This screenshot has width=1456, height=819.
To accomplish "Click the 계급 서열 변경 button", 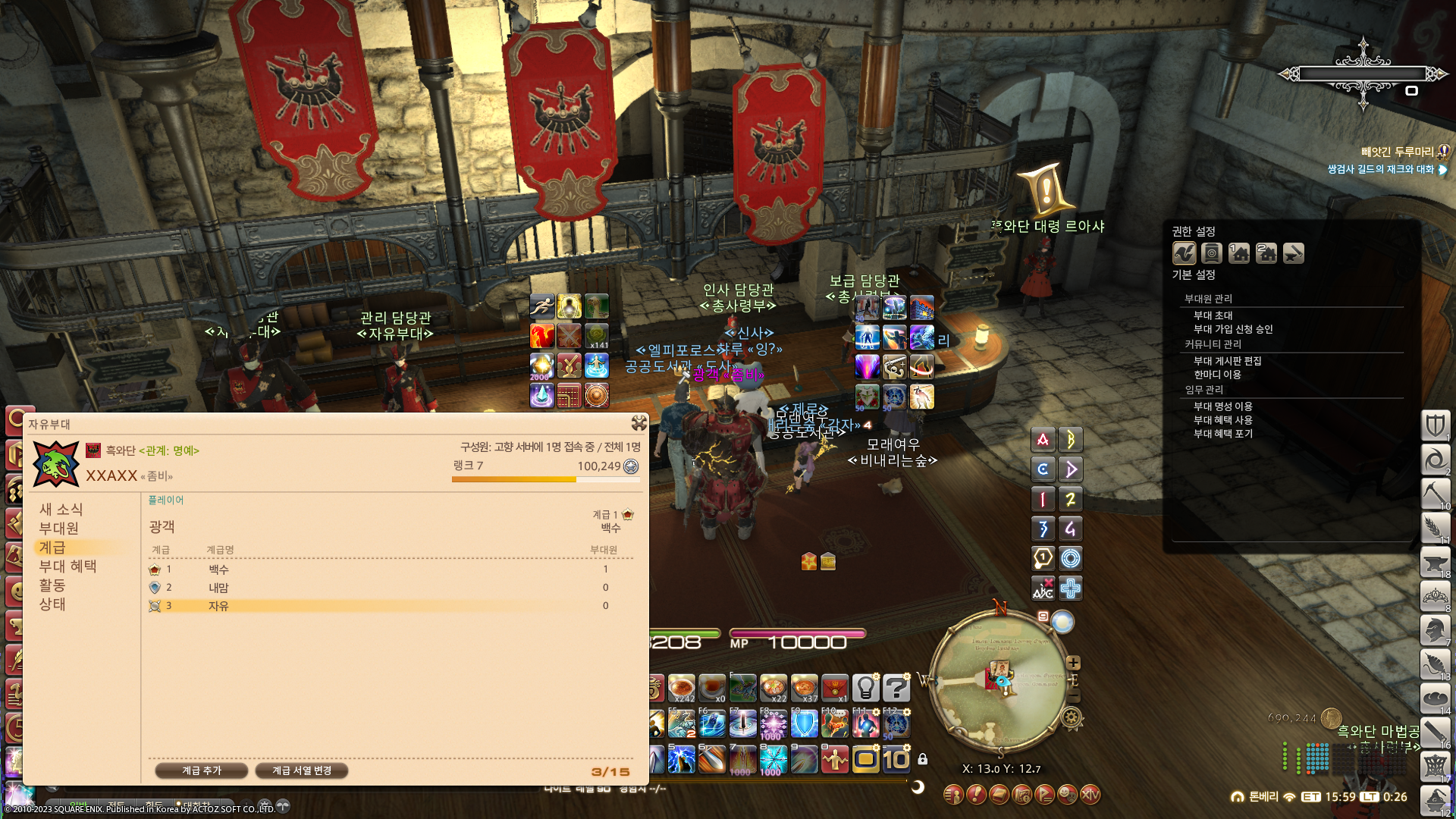I will 302,770.
